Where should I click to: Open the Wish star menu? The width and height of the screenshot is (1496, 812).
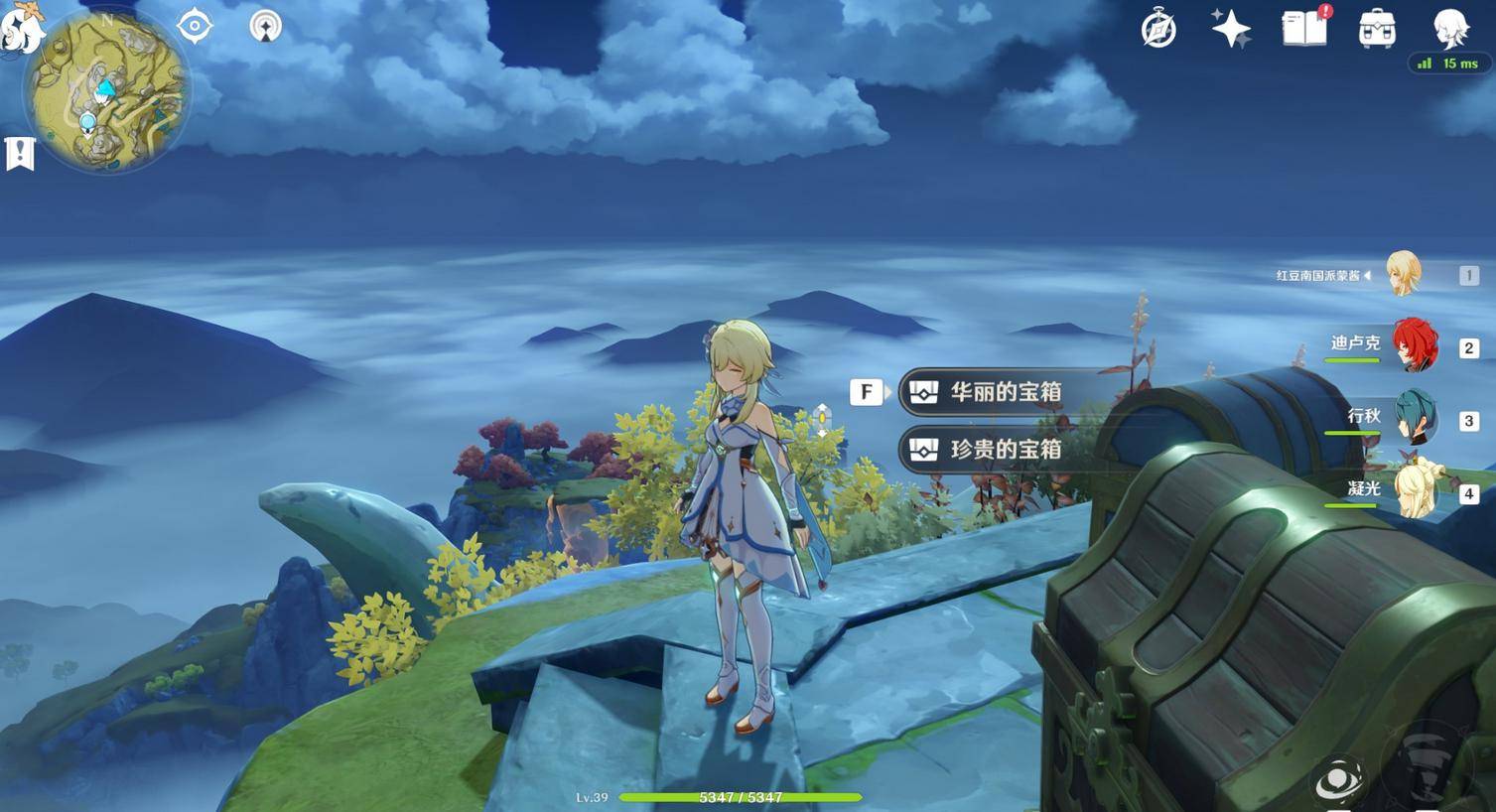(x=1231, y=28)
